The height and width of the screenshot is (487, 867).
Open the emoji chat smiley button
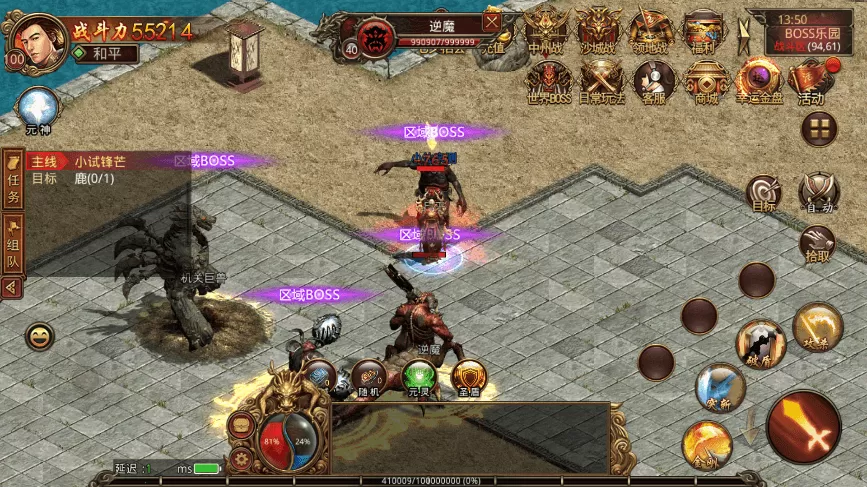point(40,337)
